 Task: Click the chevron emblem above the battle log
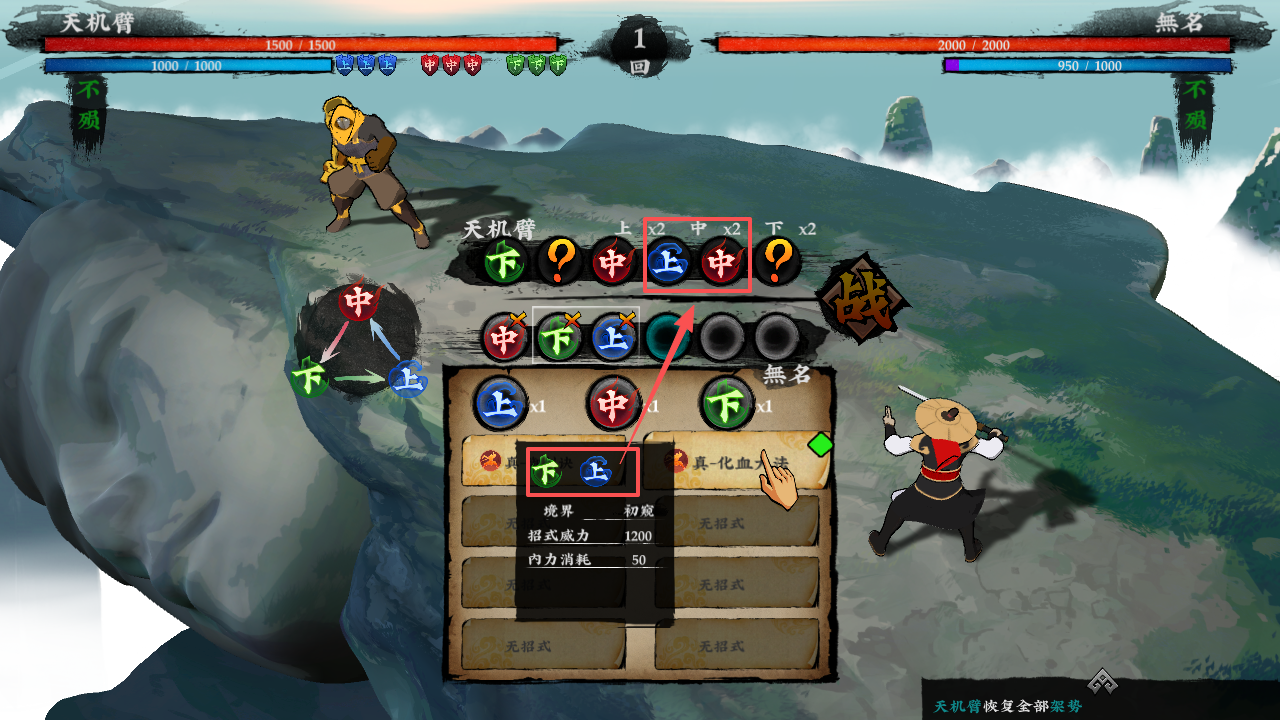(1101, 681)
